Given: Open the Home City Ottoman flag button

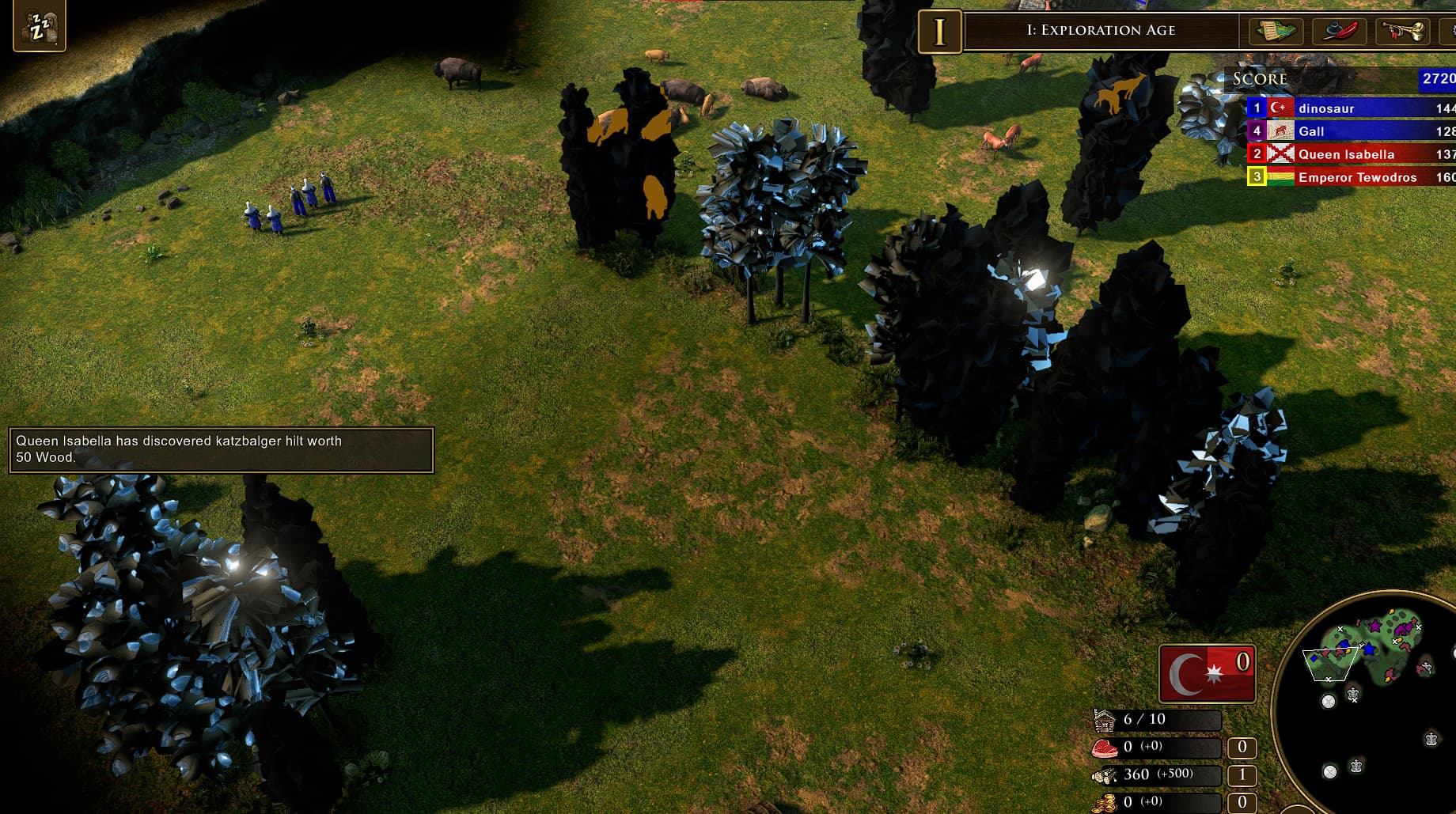Looking at the screenshot, I should coord(1206,675).
